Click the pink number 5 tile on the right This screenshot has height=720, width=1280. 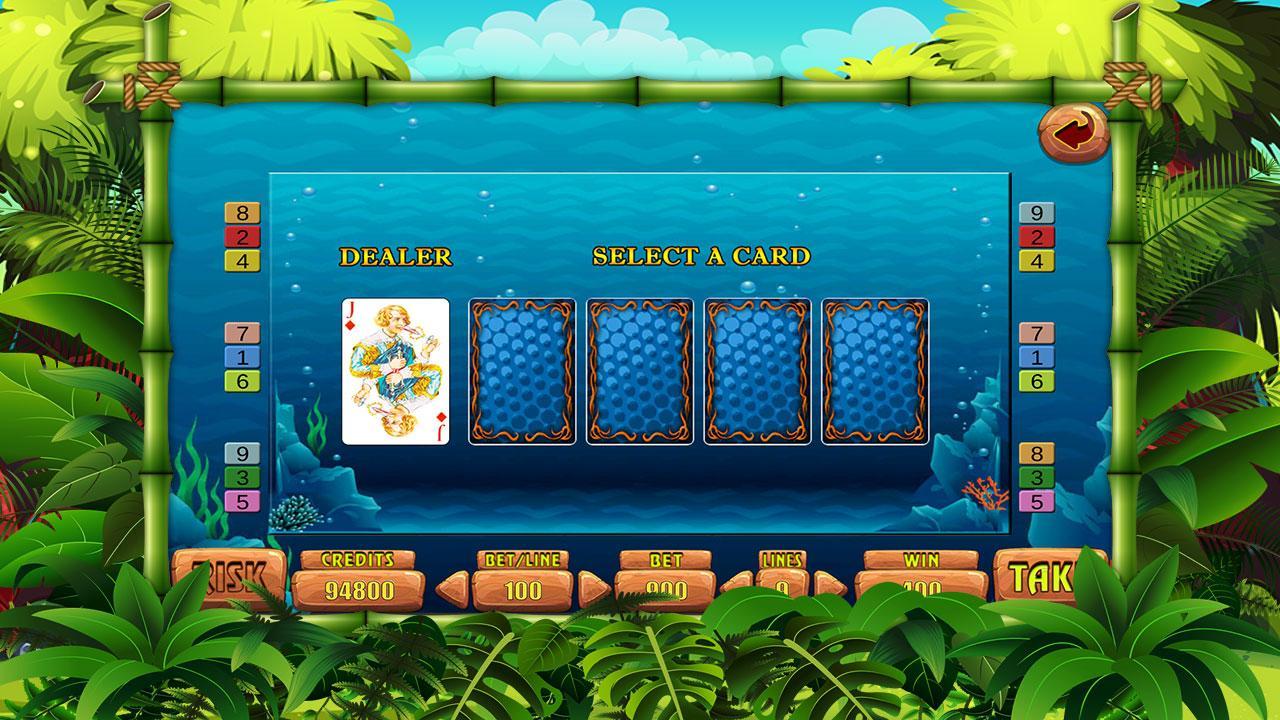[1038, 500]
